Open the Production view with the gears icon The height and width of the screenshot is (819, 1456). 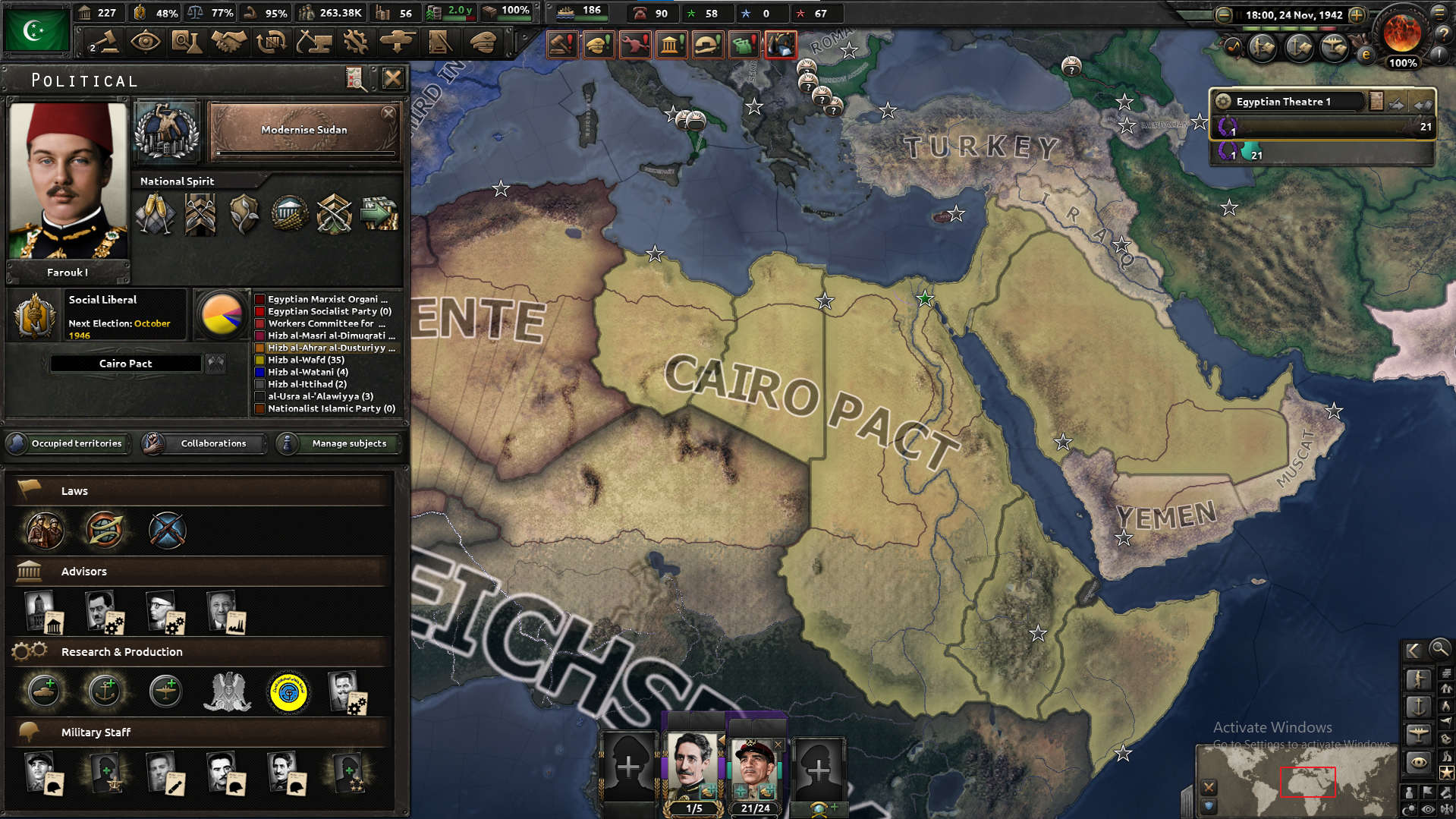click(x=356, y=42)
